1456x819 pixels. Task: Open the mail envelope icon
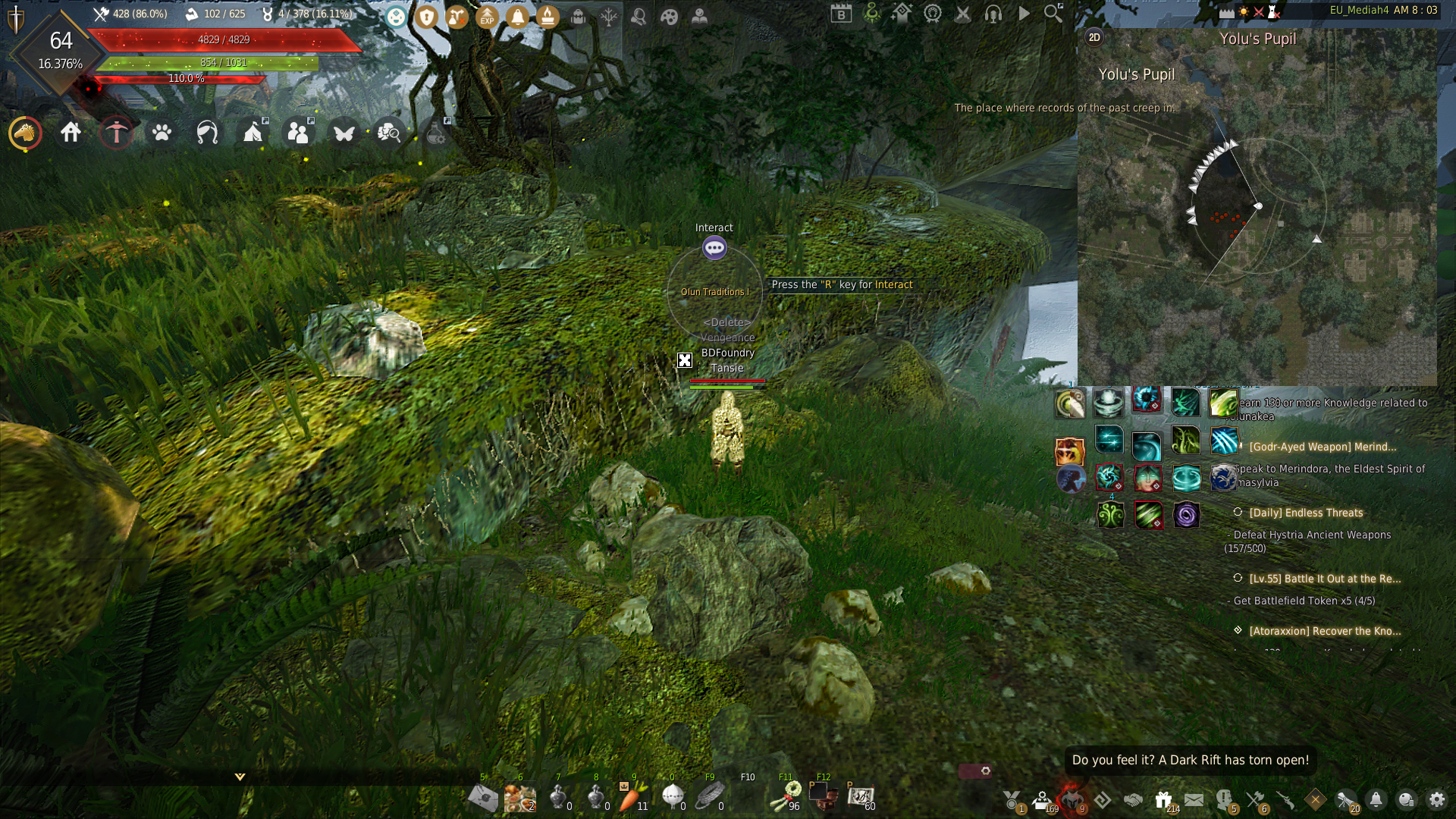(1194, 799)
